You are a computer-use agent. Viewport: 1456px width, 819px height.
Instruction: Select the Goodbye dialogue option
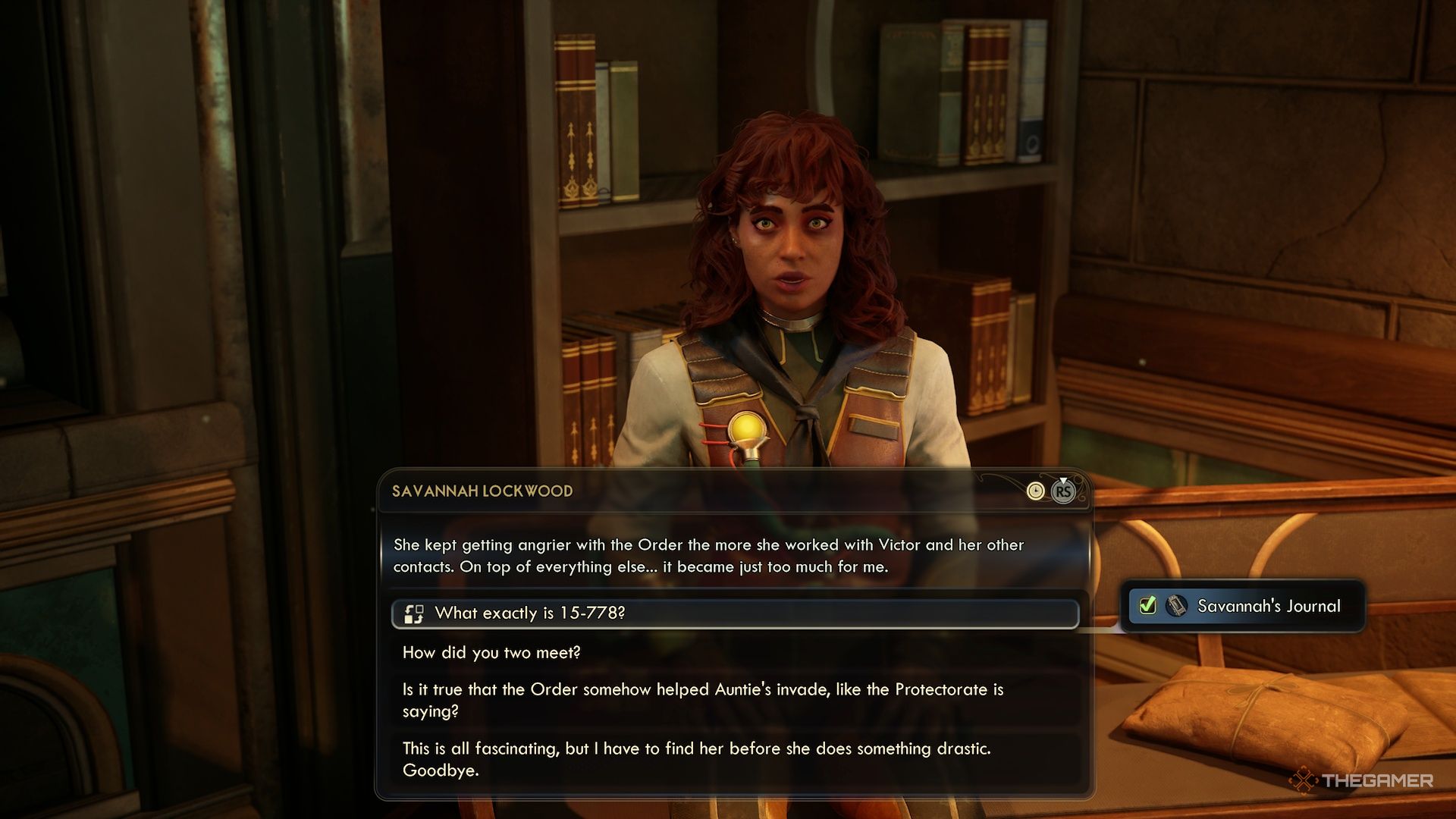[696, 759]
